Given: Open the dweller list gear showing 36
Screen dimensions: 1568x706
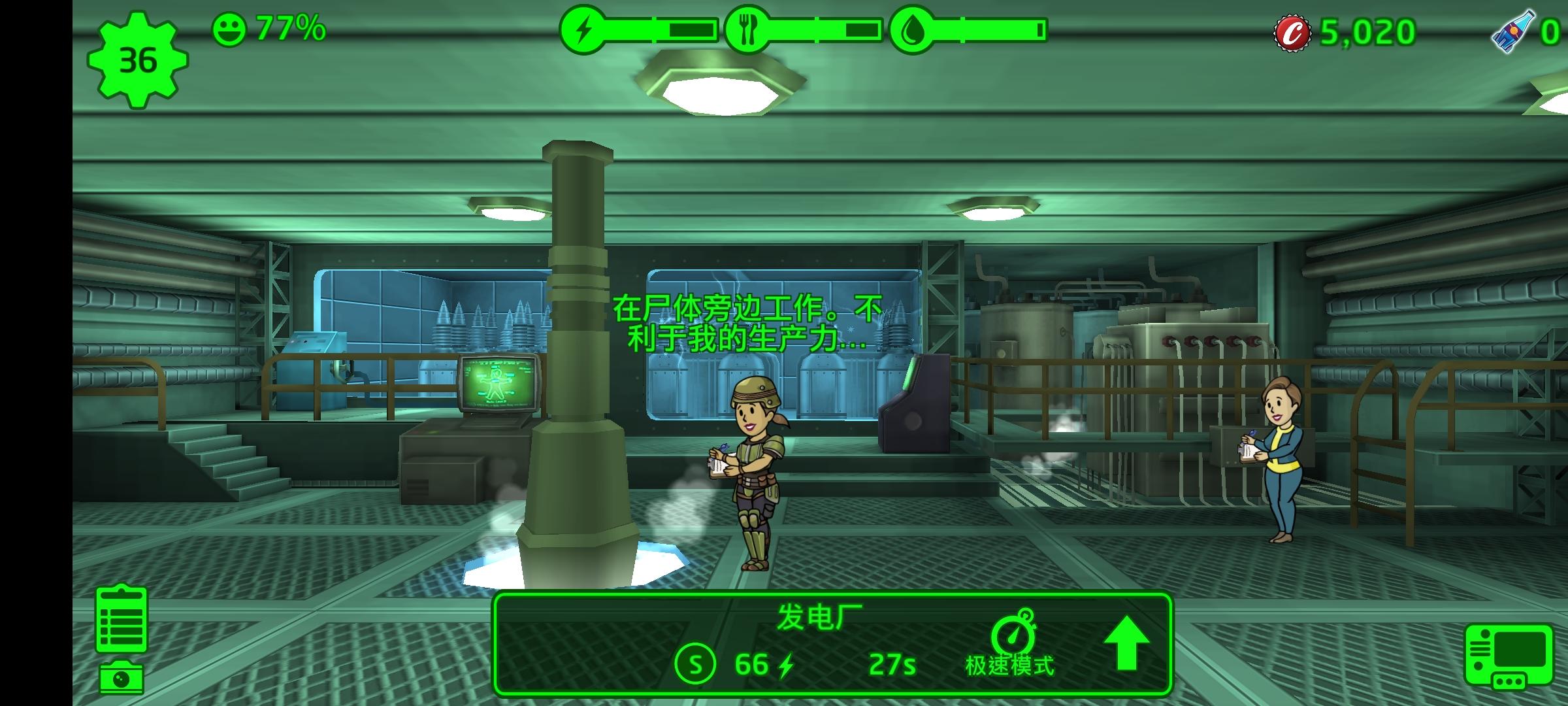Looking at the screenshot, I should pyautogui.click(x=138, y=60).
